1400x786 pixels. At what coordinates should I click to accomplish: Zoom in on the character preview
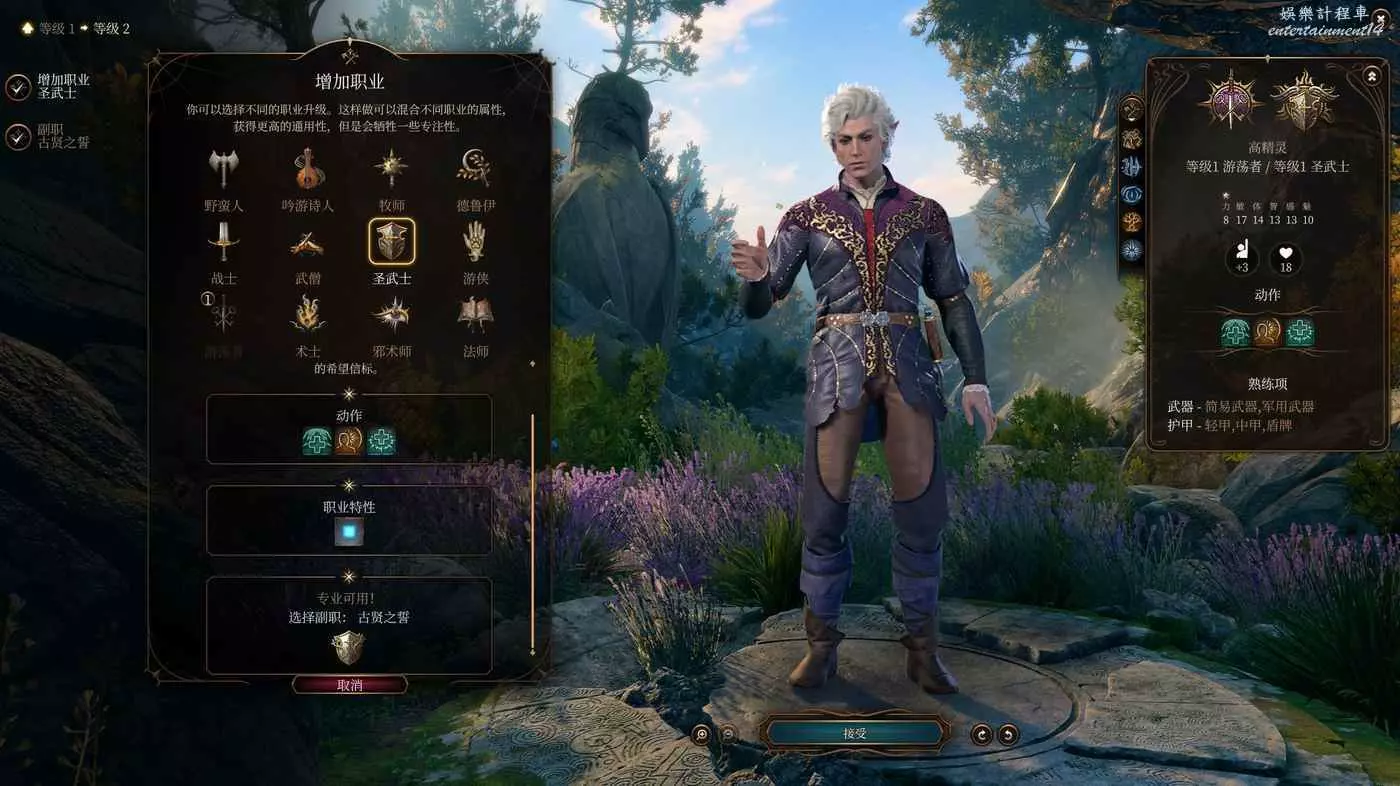pyautogui.click(x=702, y=734)
